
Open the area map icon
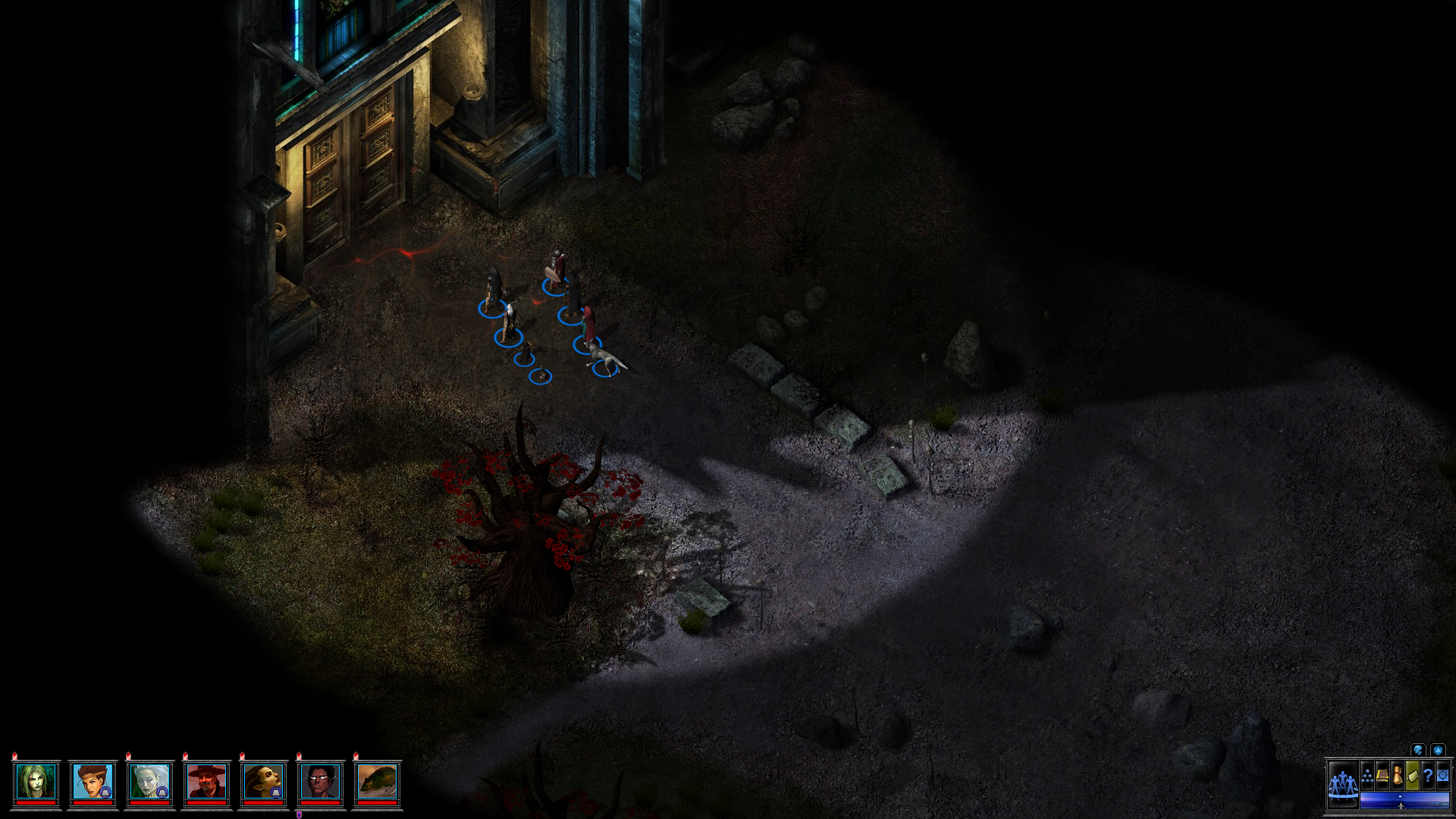tap(1442, 776)
